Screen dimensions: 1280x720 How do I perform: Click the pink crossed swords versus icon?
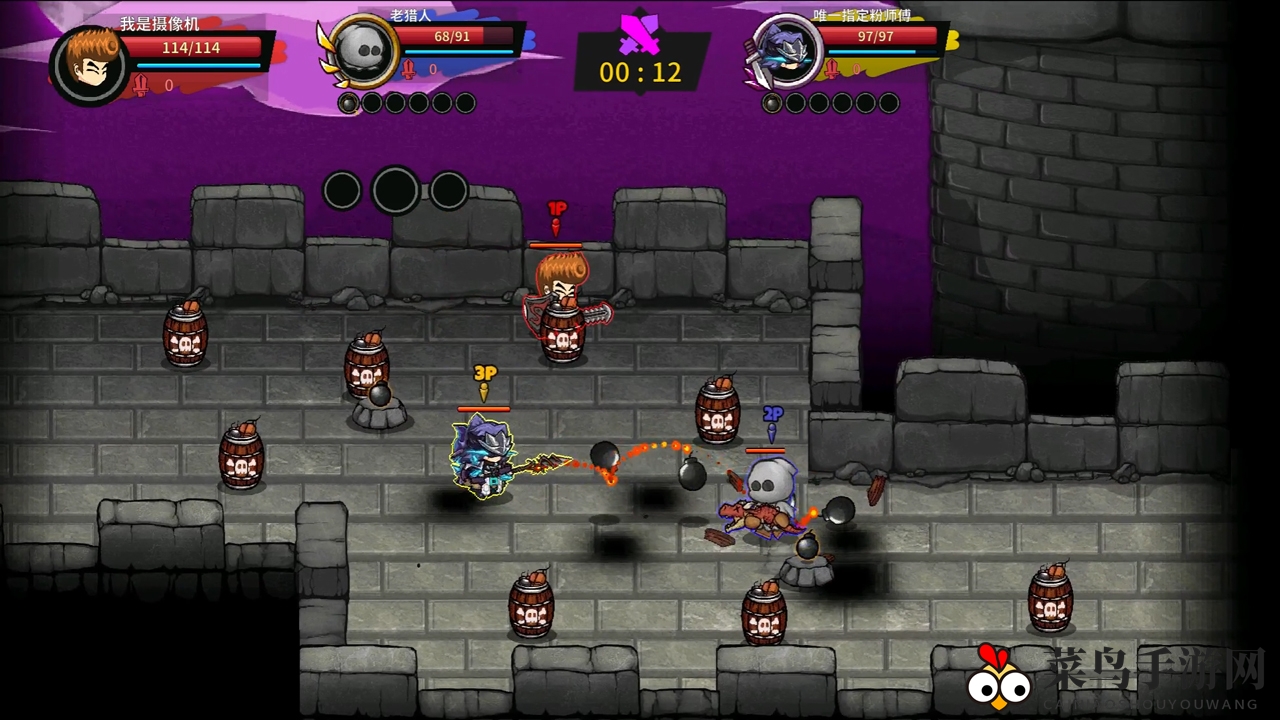[640, 34]
